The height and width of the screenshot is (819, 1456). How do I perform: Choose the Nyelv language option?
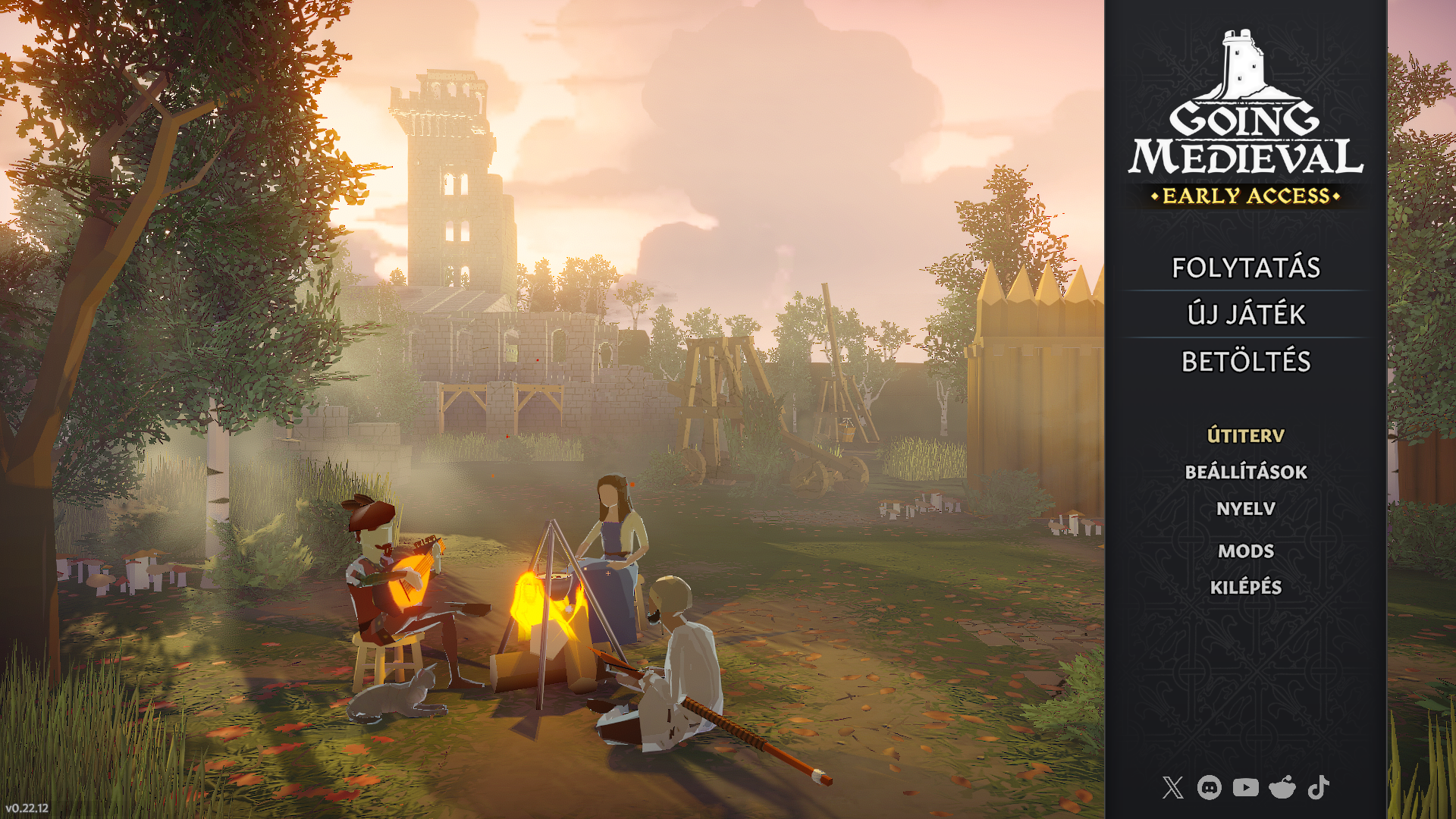click(x=1246, y=509)
